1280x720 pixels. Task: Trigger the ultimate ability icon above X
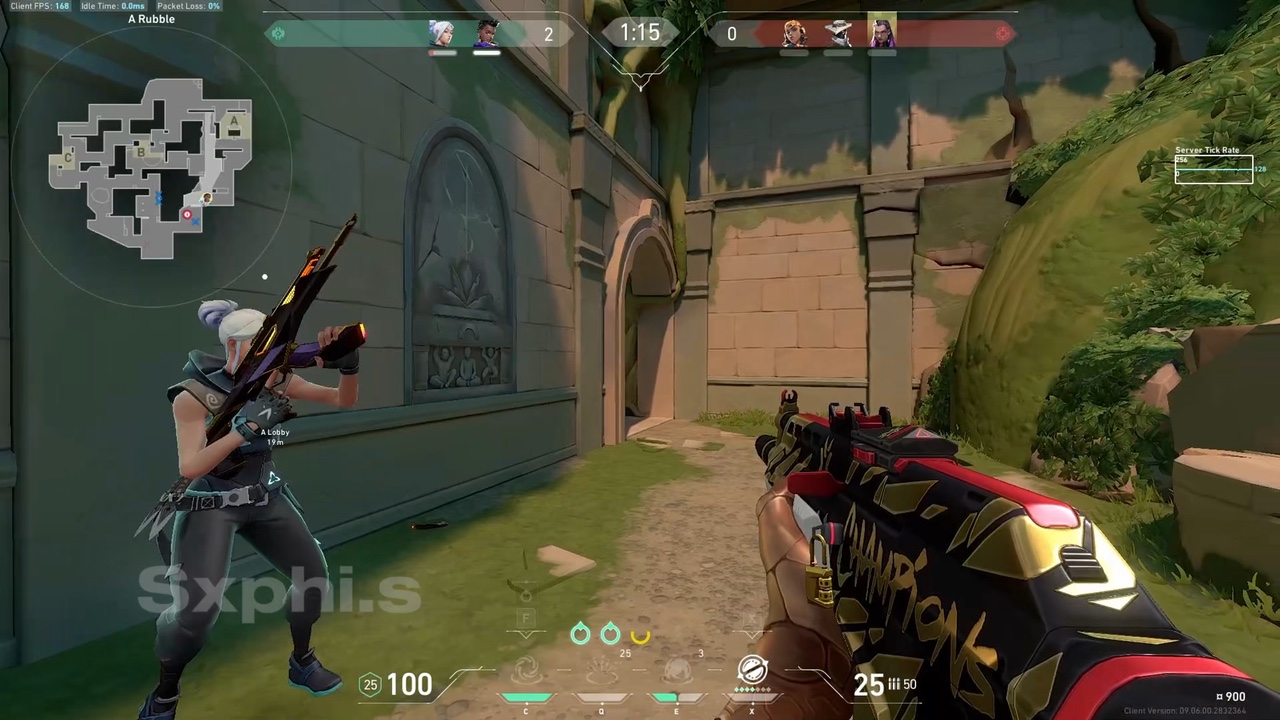point(752,670)
